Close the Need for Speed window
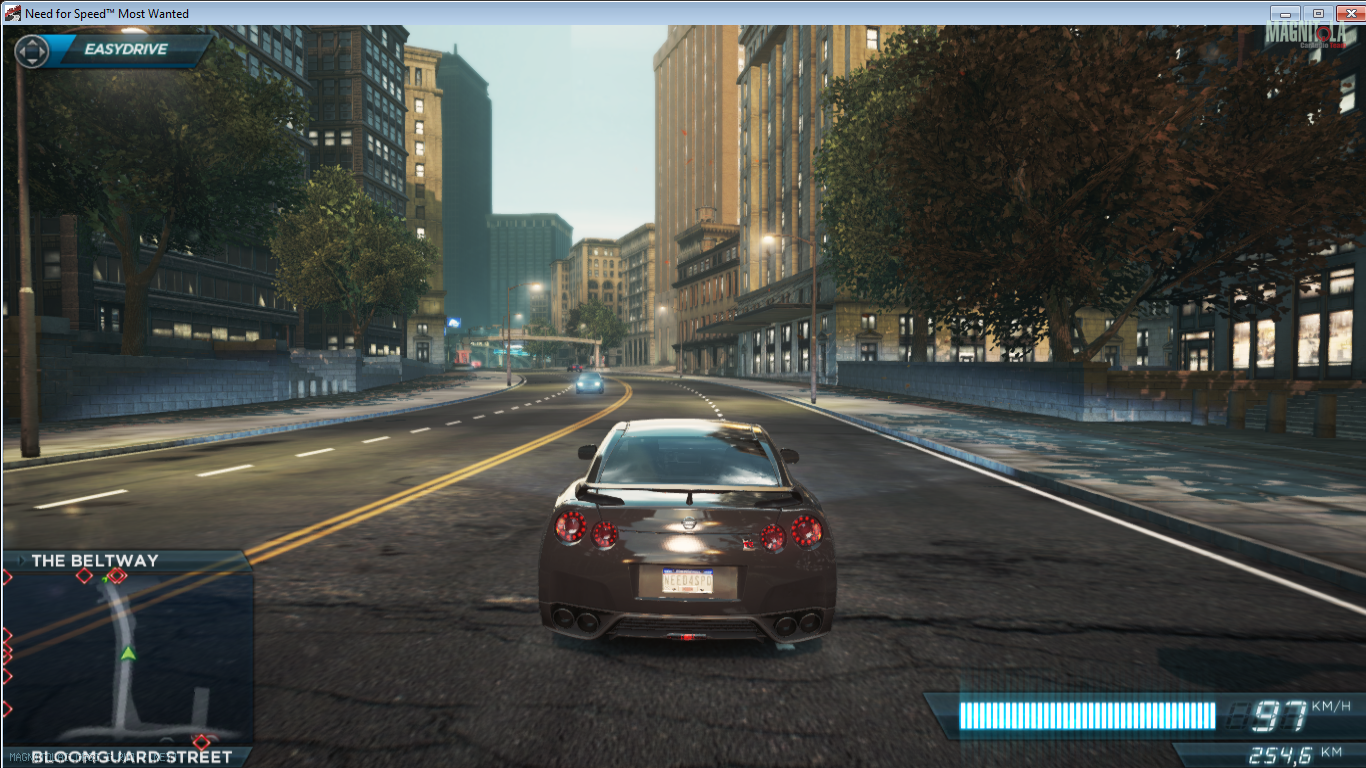1366x768 pixels. (1350, 13)
